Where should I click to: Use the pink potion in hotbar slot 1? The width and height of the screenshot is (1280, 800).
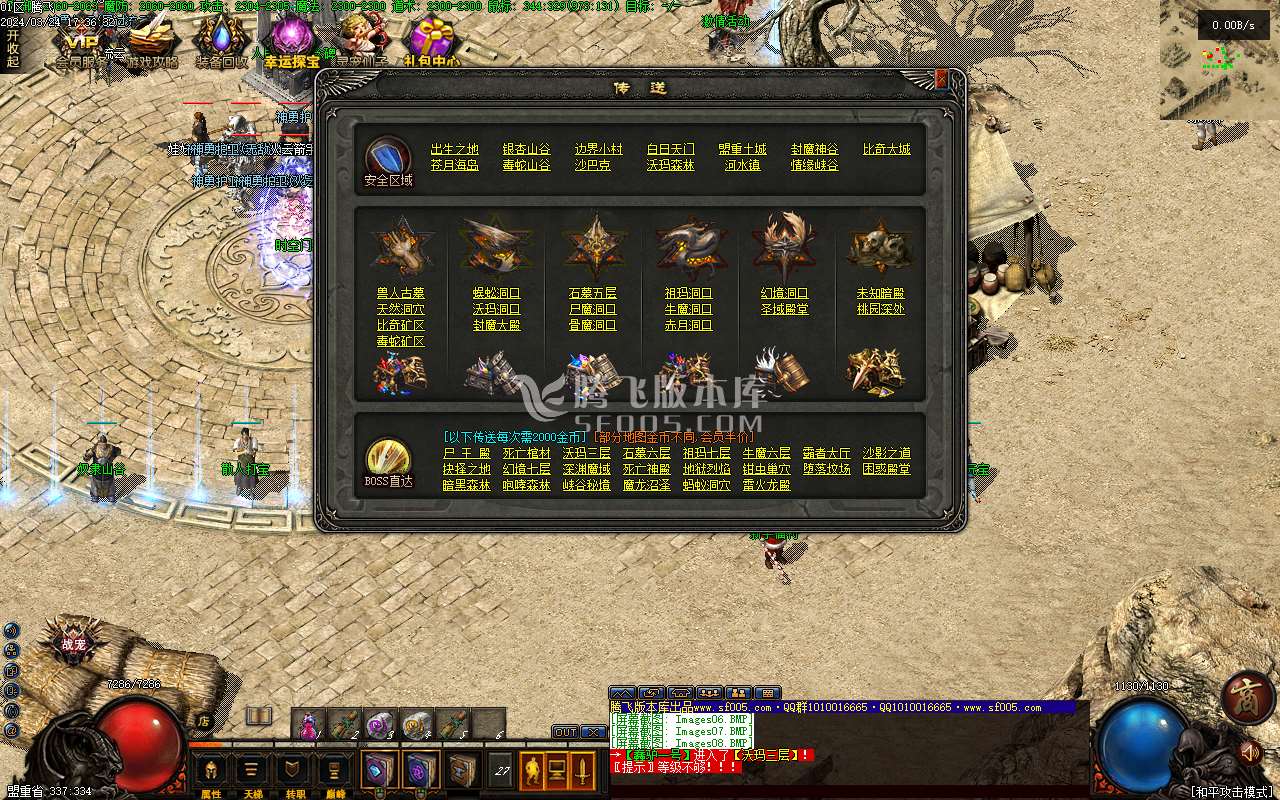[309, 723]
